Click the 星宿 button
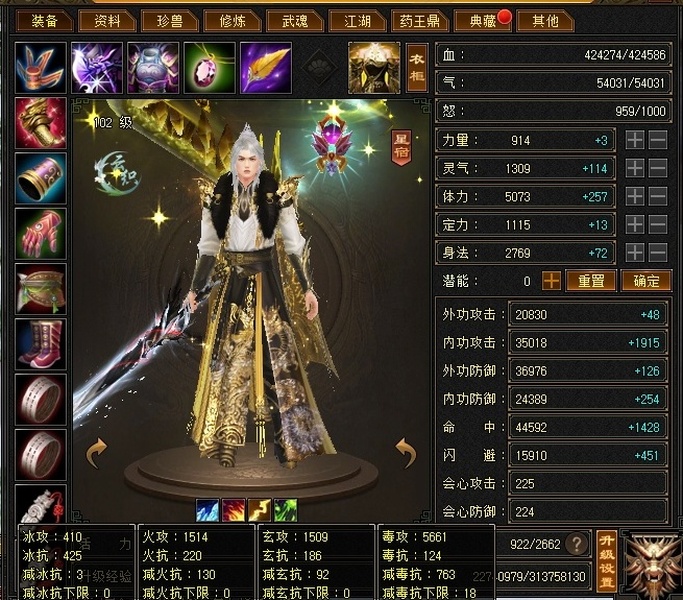 coord(400,147)
